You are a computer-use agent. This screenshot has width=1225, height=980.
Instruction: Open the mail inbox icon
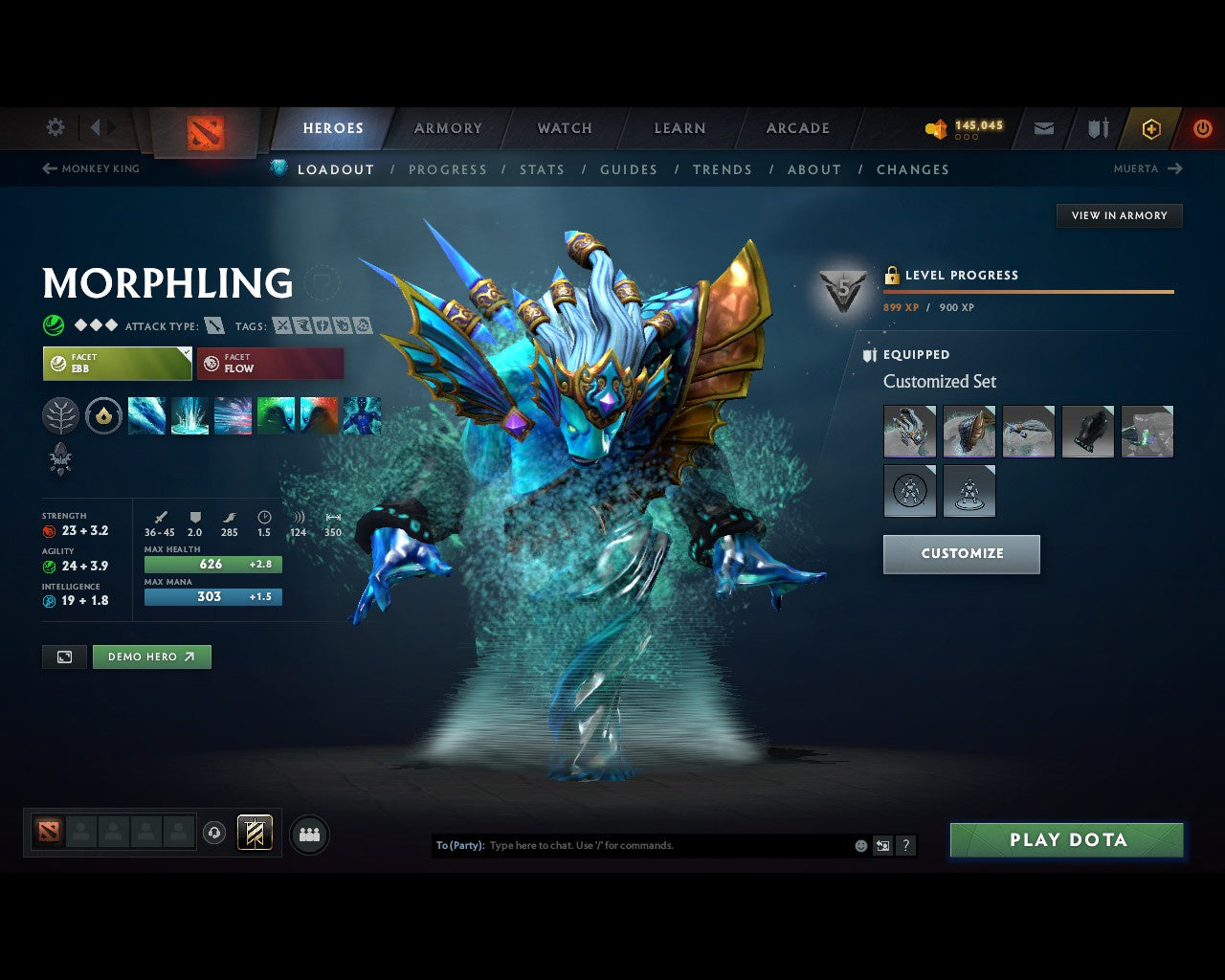click(1043, 128)
